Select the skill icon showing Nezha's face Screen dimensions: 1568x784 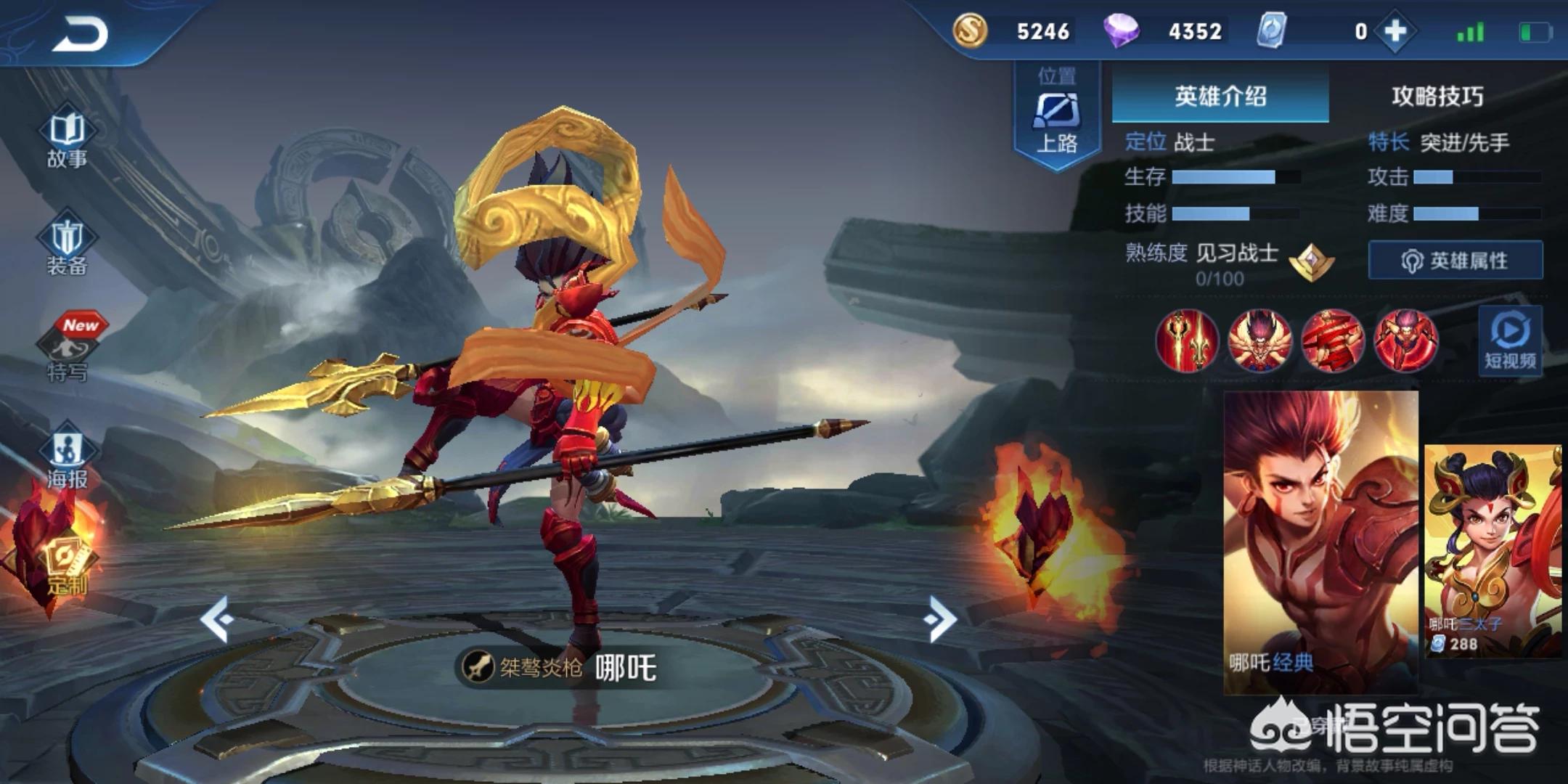coord(1259,340)
